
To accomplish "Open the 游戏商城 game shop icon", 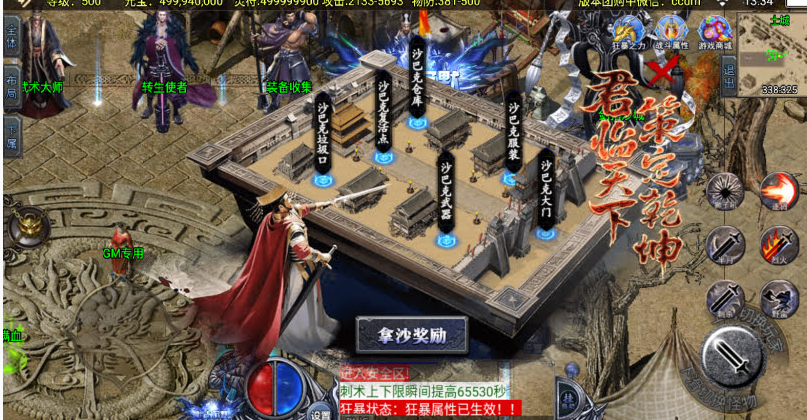I will click(716, 32).
